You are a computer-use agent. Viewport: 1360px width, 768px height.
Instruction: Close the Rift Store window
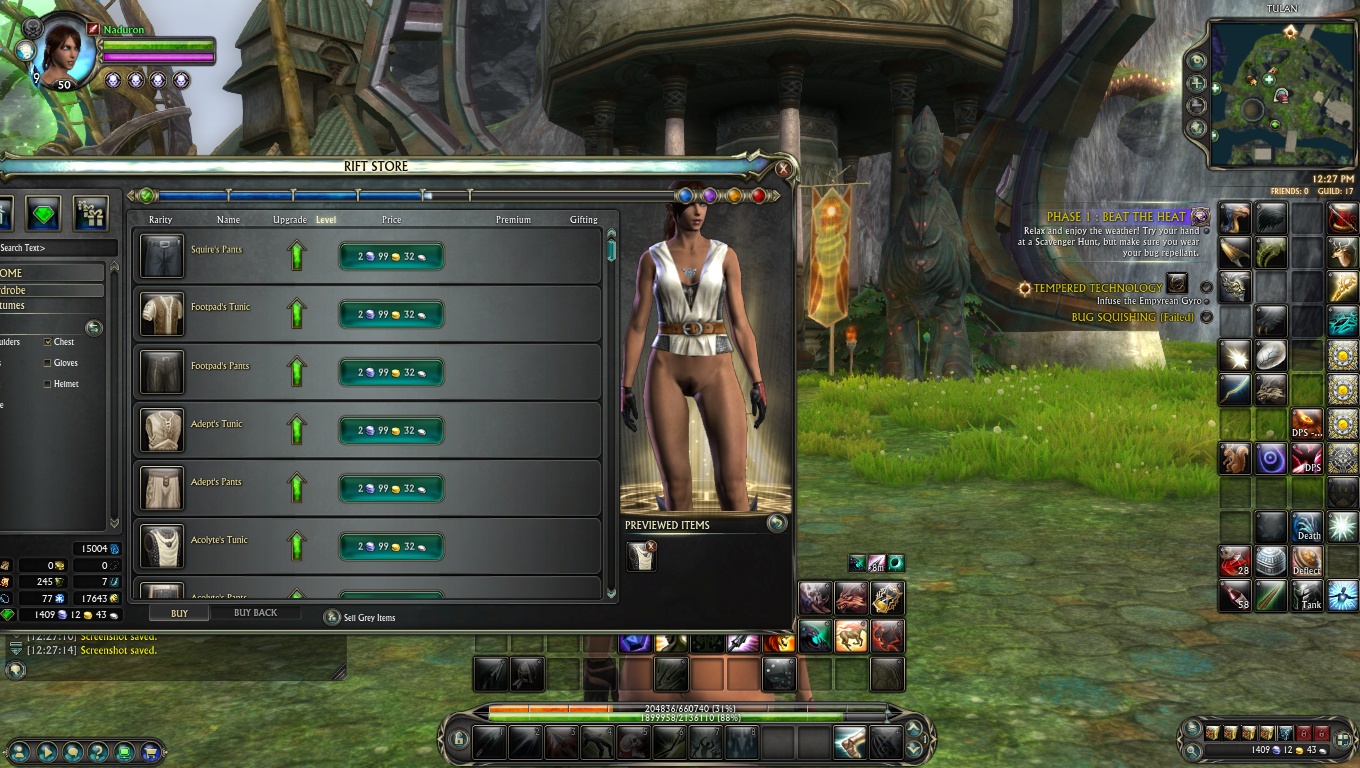click(x=783, y=169)
